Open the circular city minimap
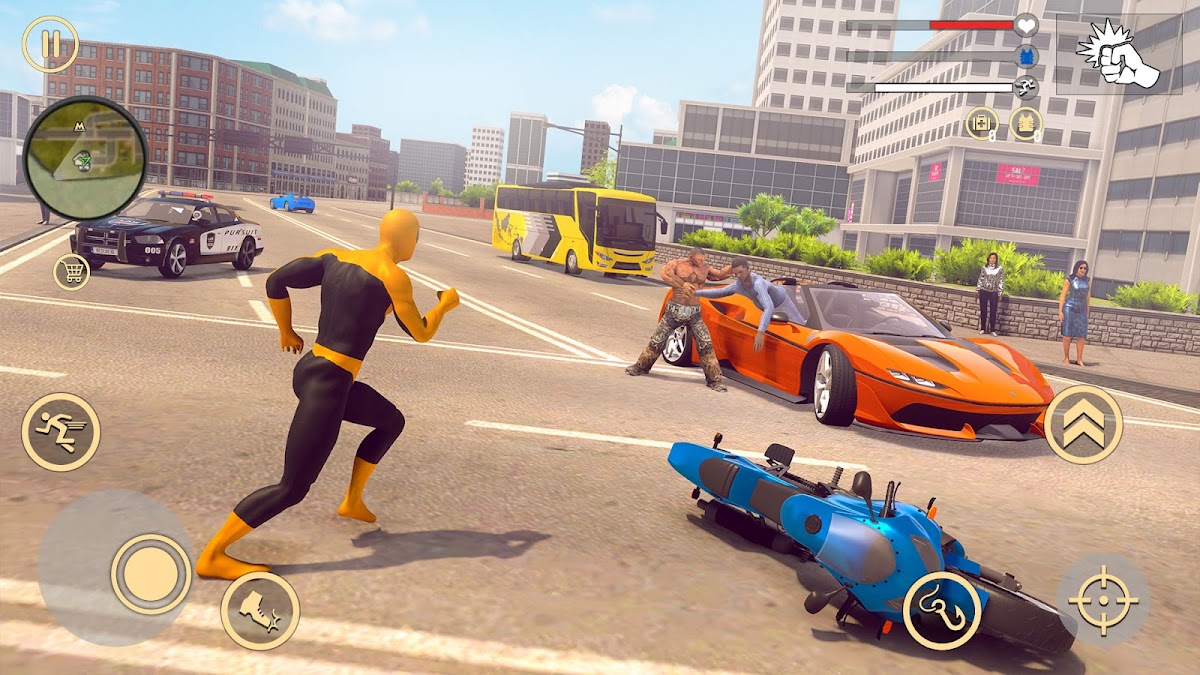 tap(85, 158)
